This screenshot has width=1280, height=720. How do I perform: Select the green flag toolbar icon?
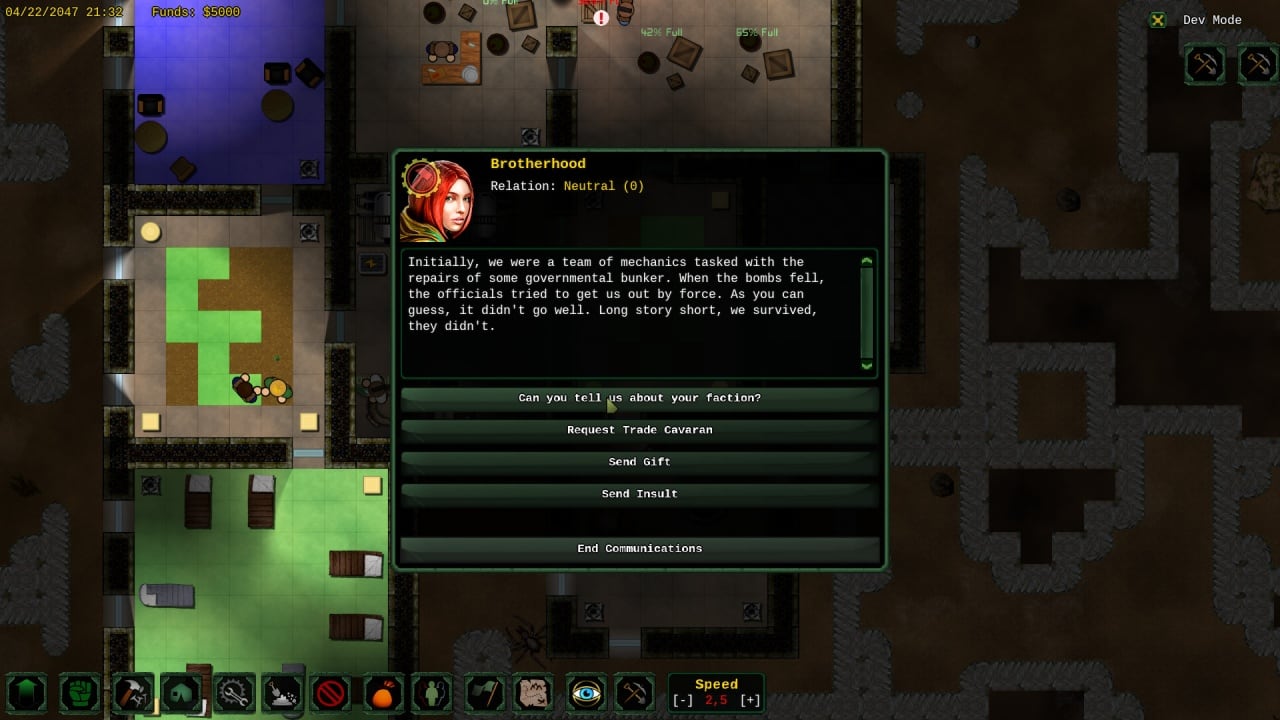(485, 693)
